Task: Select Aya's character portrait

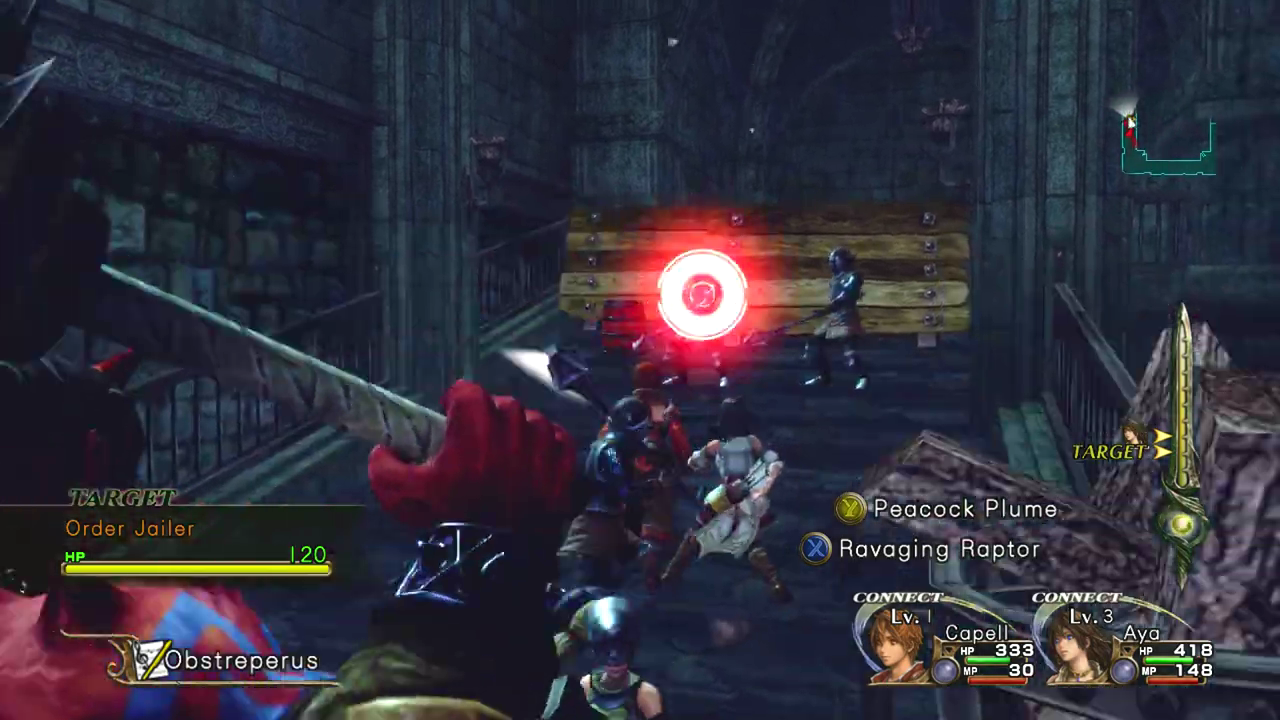Action: pyautogui.click(x=1075, y=645)
